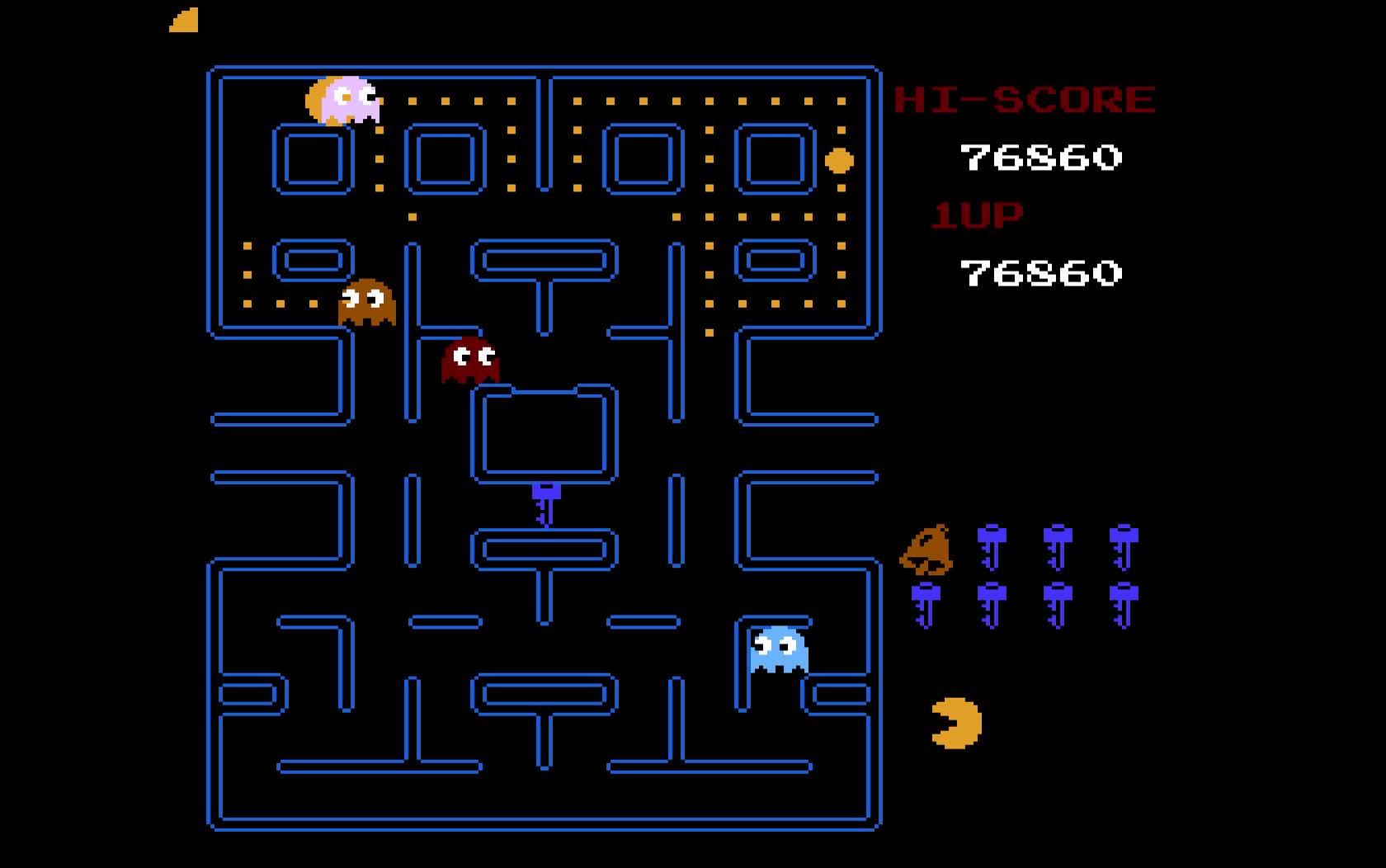The image size is (1386, 868).
Task: Select the third key in the bottom row
Action: [x=1058, y=606]
